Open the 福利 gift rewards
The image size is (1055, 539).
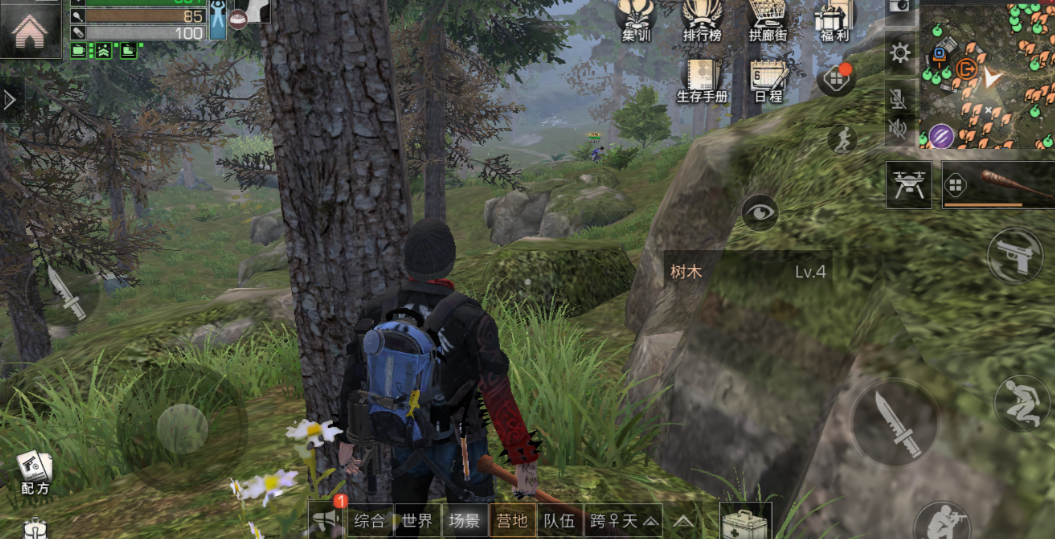pos(832,20)
